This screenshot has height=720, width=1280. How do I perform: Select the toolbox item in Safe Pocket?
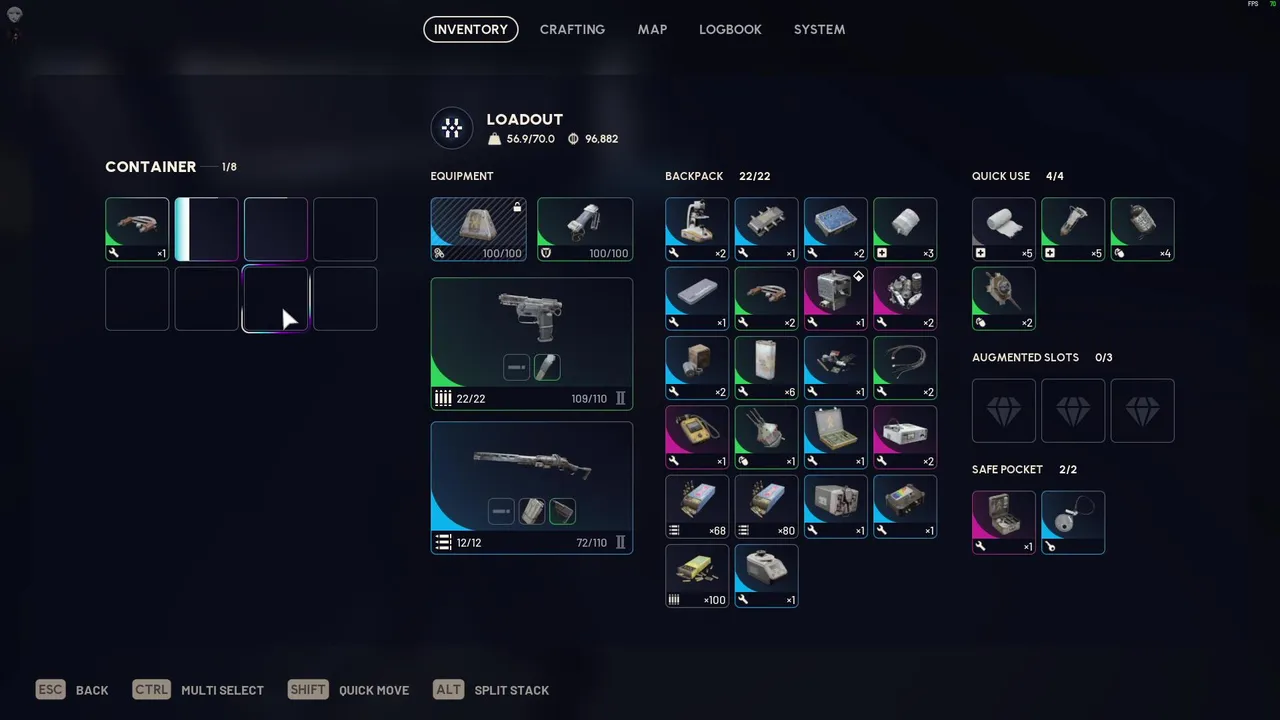[x=1004, y=522]
